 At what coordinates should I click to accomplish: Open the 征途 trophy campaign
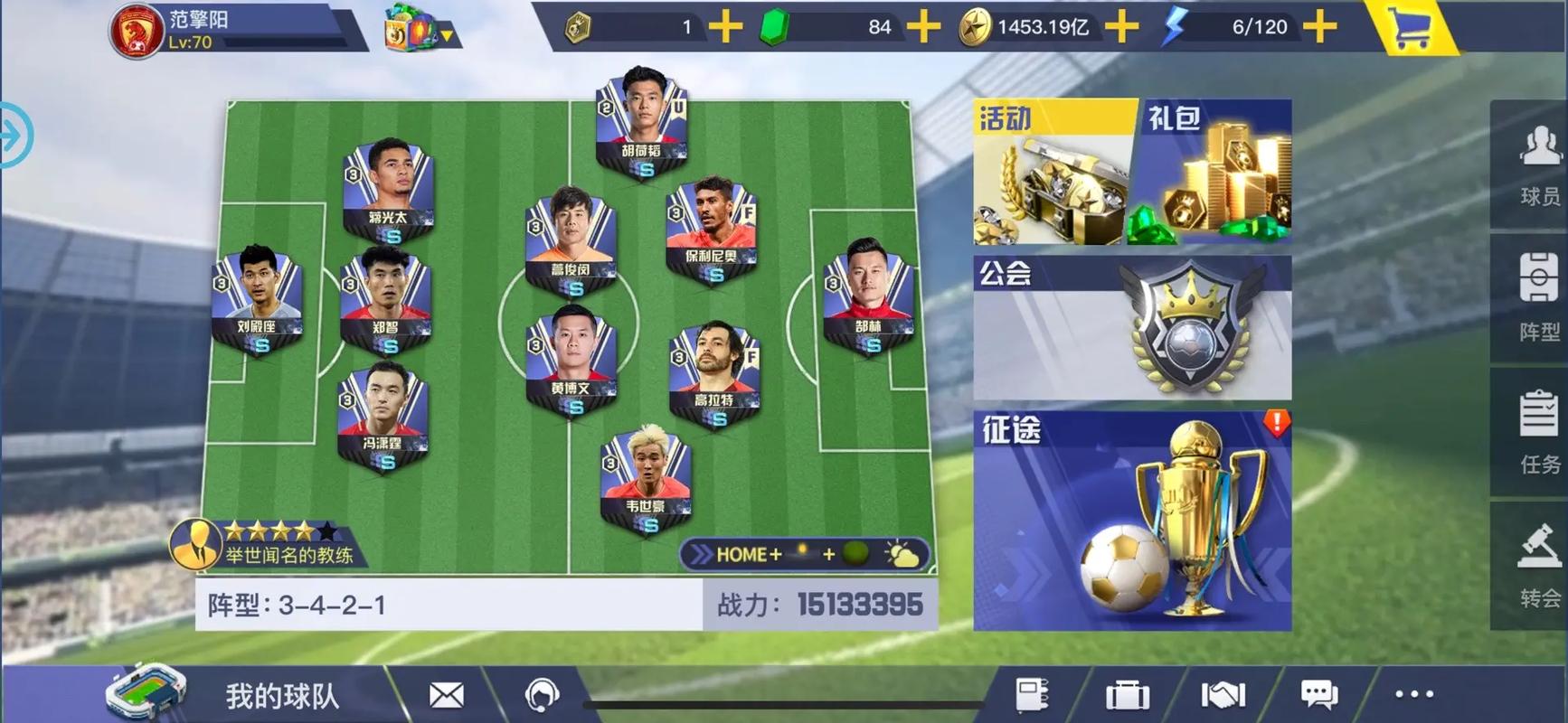(x=1132, y=521)
